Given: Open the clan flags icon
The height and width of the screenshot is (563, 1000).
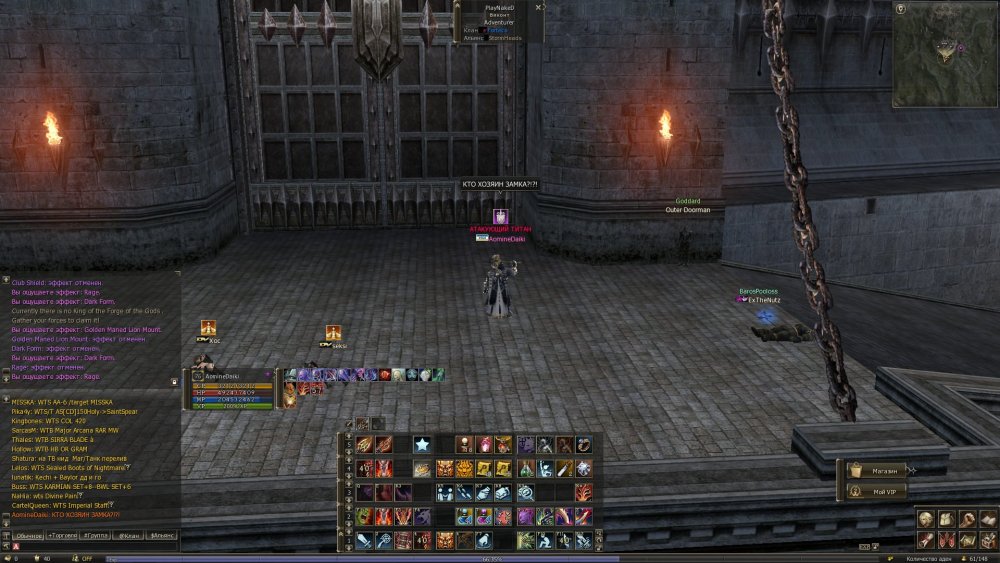Looking at the screenshot, I should click(945, 540).
